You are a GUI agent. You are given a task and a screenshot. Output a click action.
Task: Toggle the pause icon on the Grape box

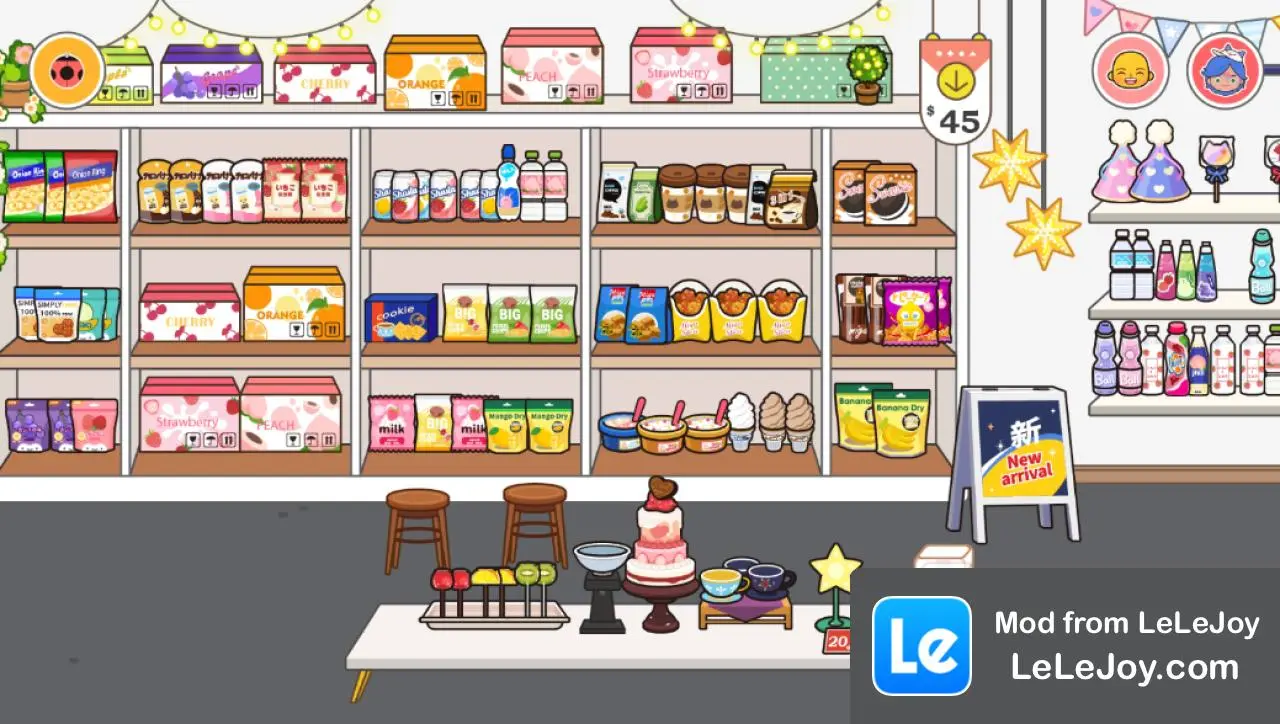[249, 91]
